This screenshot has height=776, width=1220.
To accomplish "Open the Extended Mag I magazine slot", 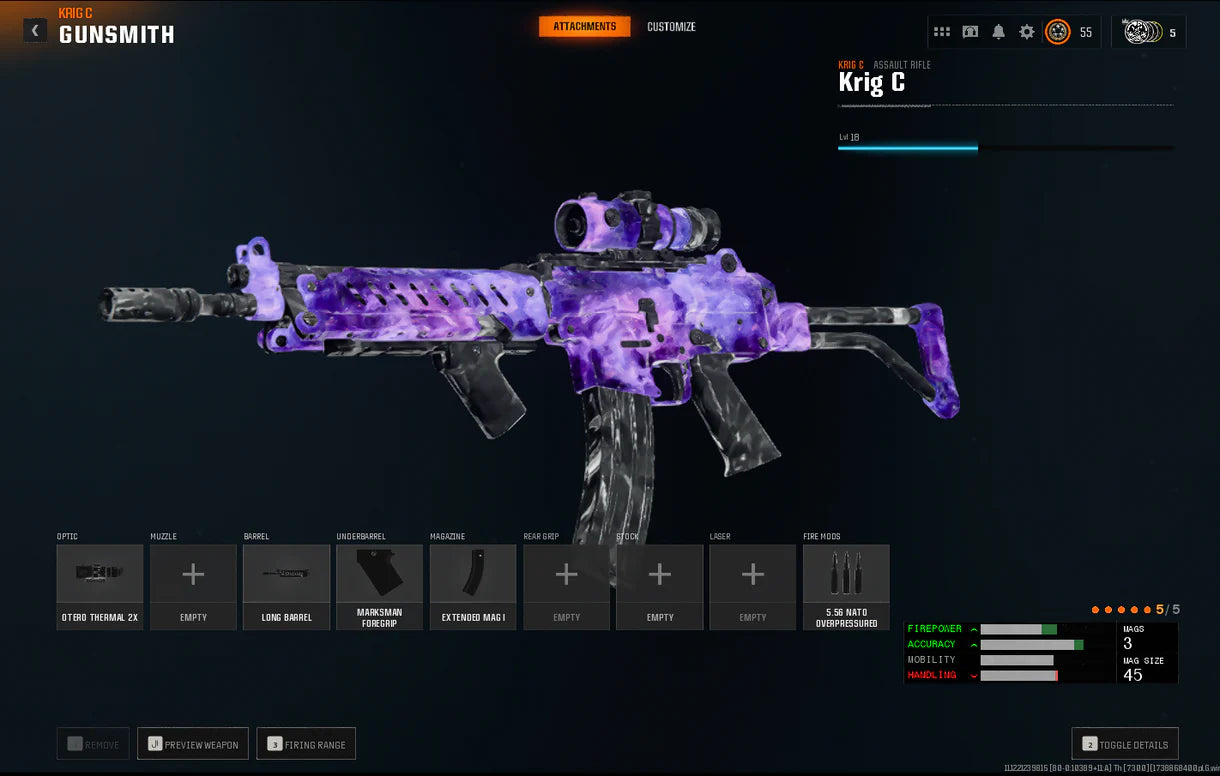I will 473,586.
